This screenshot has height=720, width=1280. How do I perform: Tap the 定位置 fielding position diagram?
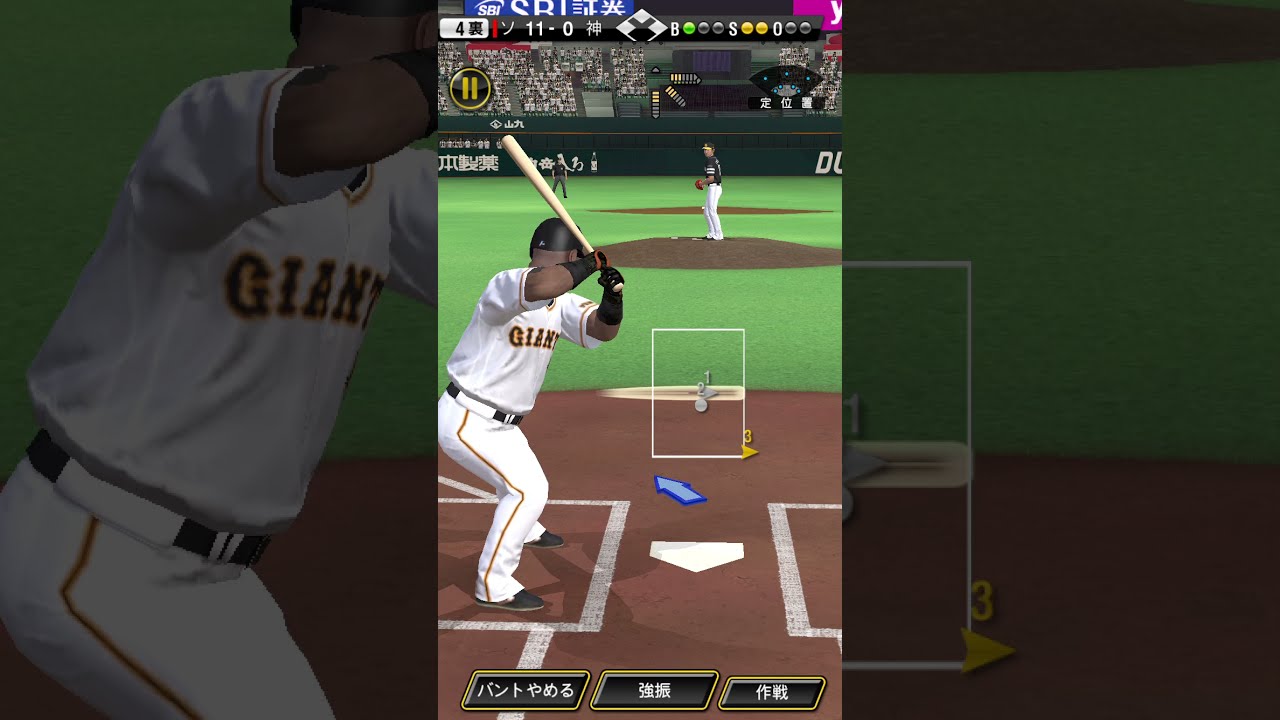pos(786,88)
